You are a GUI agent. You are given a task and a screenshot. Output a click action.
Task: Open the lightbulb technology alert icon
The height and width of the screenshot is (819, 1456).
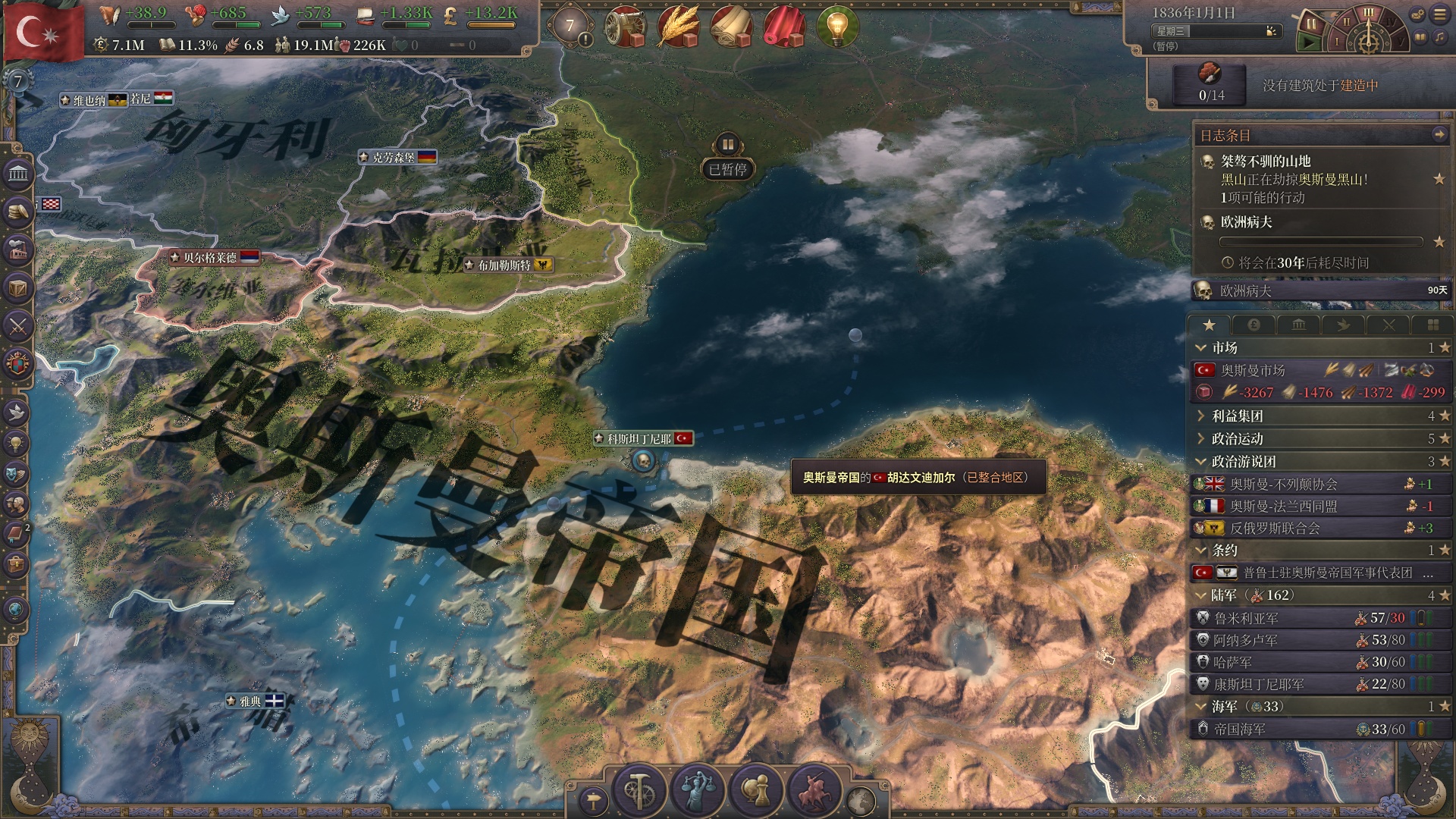point(837,27)
